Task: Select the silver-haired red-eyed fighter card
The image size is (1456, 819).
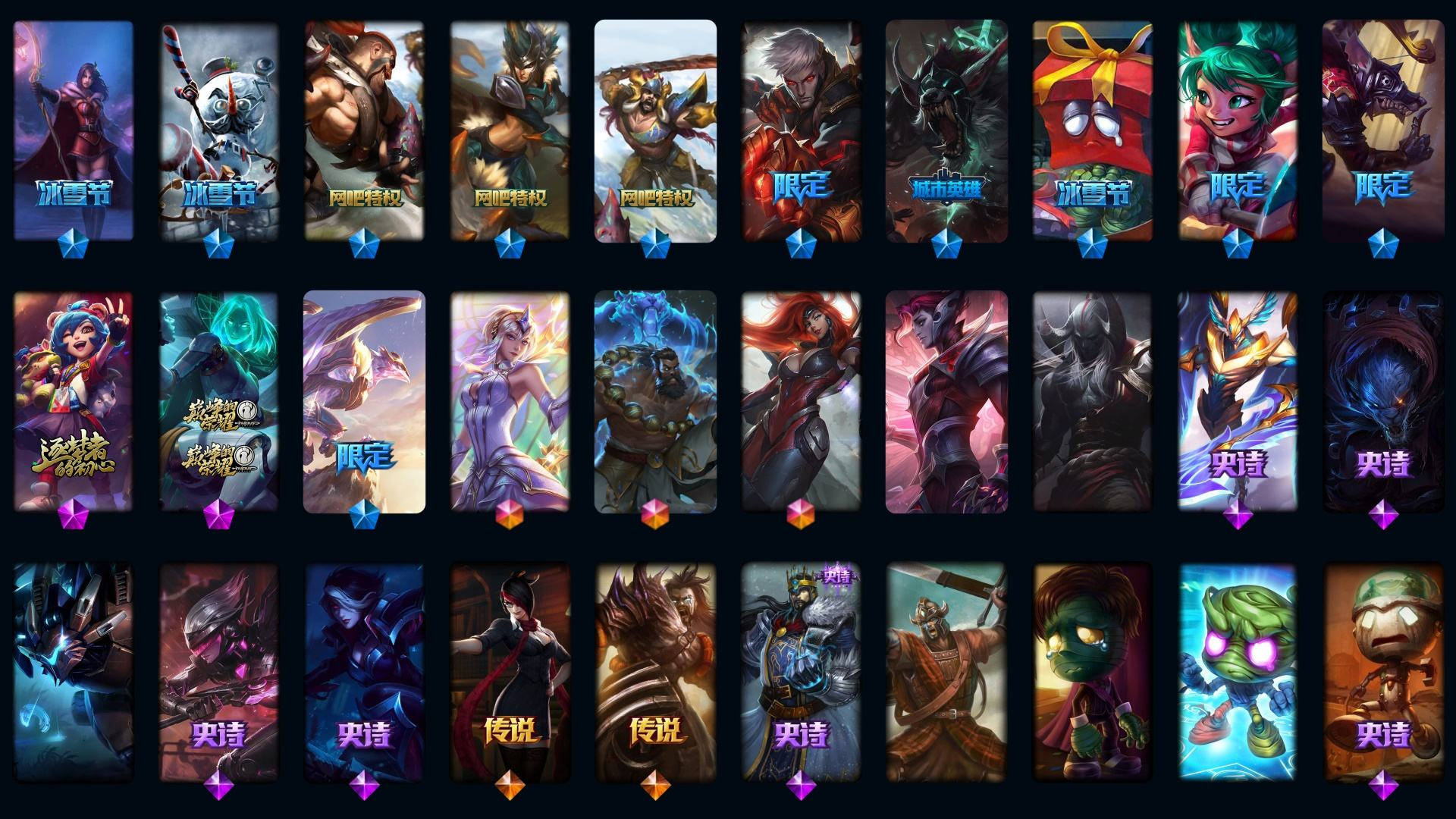Action: pyautogui.click(x=802, y=130)
